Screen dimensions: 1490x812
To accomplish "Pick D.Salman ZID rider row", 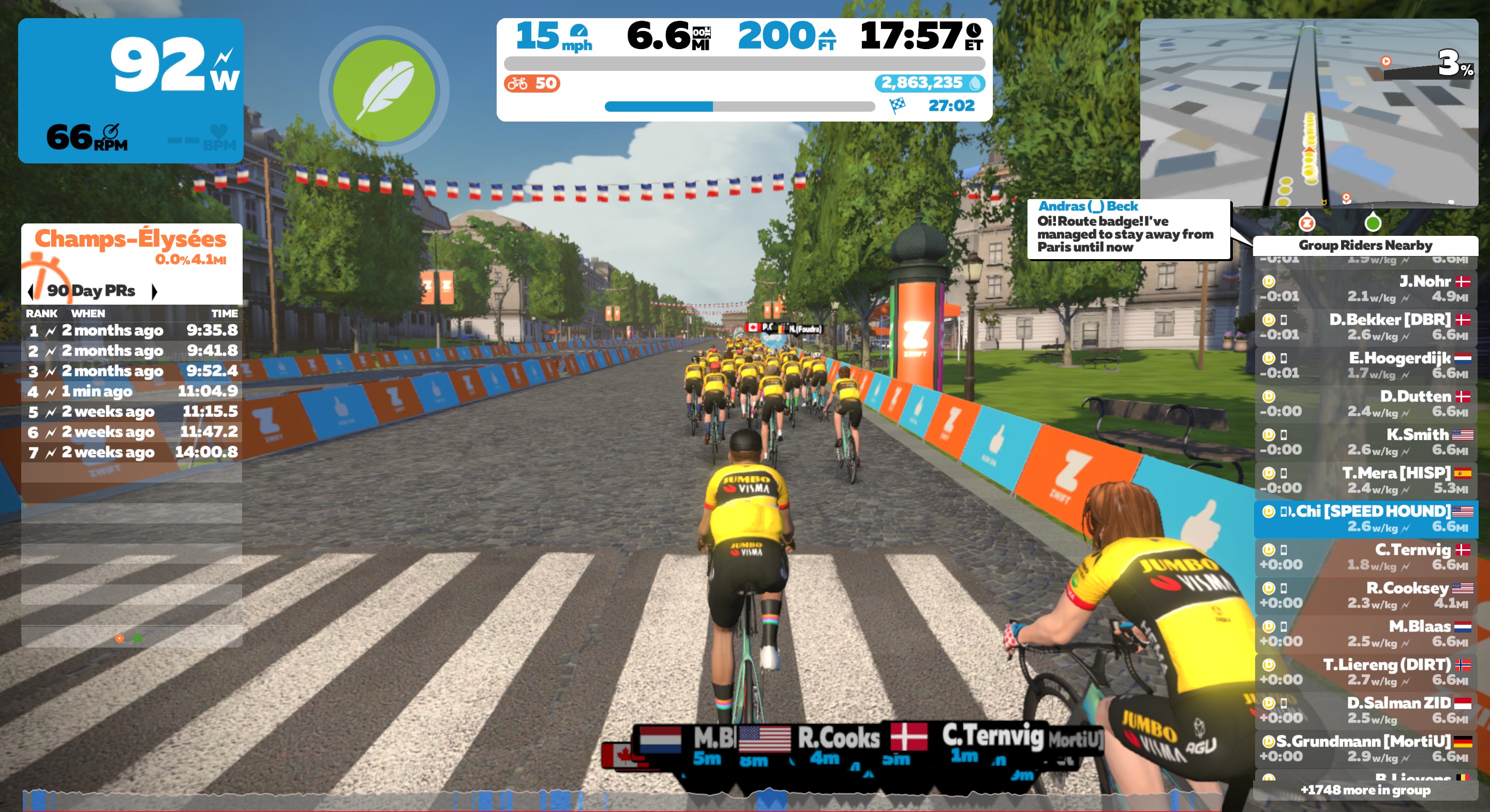I will click(x=1365, y=710).
